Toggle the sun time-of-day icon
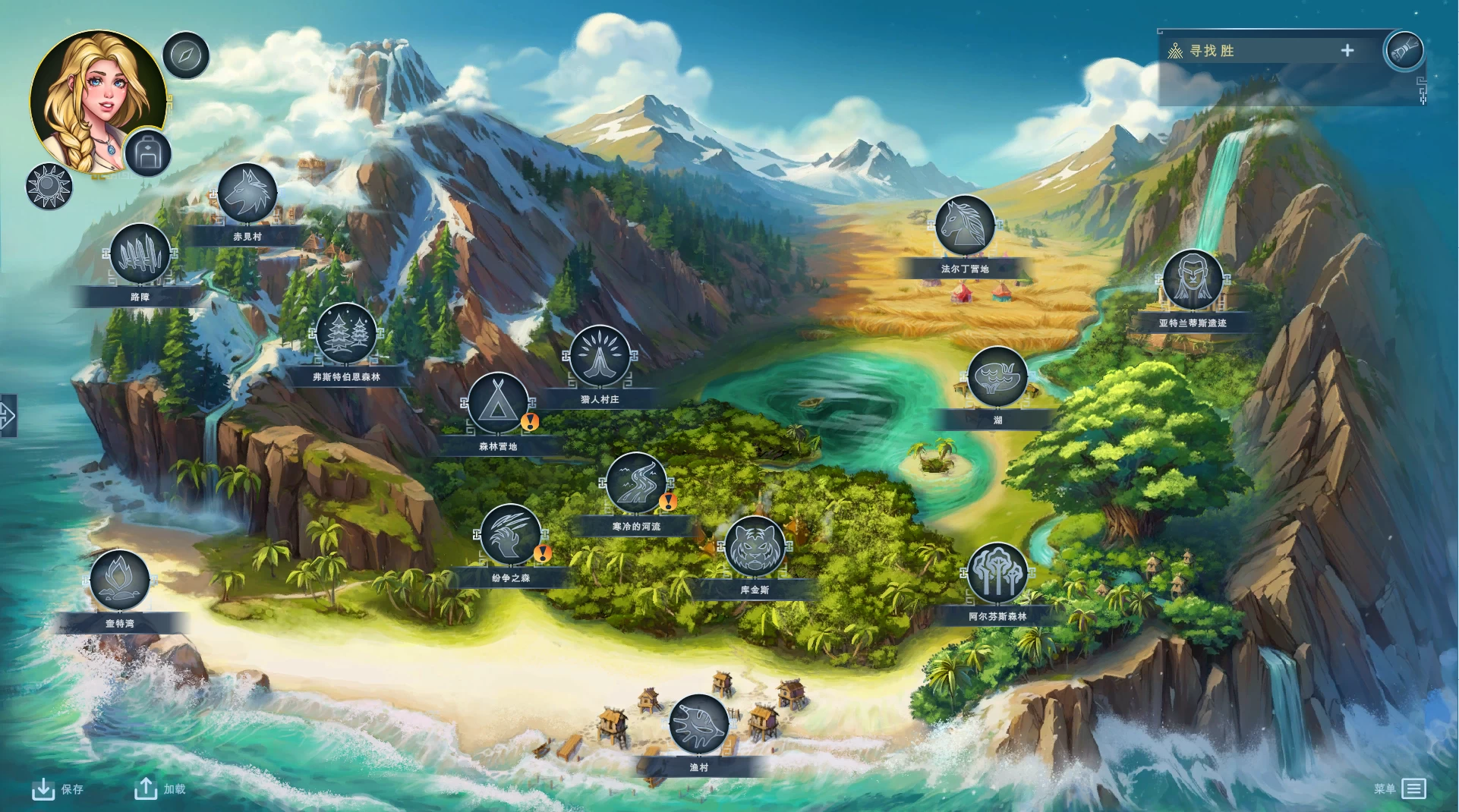Image resolution: width=1459 pixels, height=812 pixels. (x=49, y=186)
